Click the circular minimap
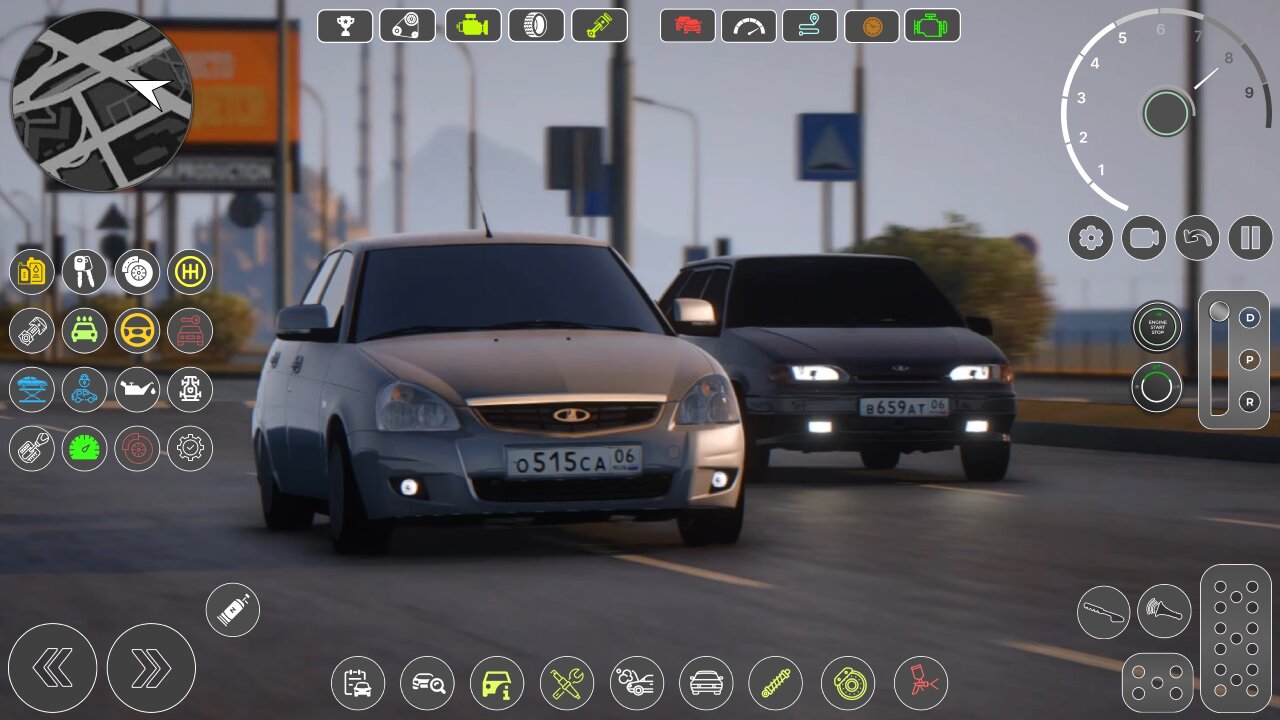Image resolution: width=1280 pixels, height=720 pixels. point(101,100)
